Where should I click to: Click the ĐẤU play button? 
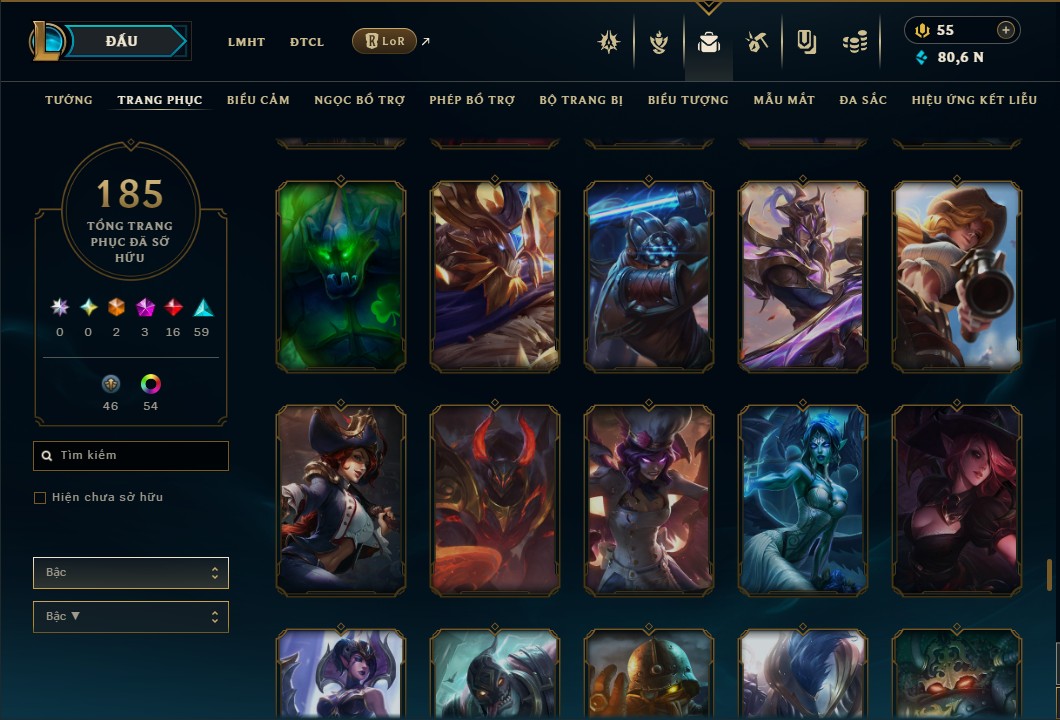[122, 41]
